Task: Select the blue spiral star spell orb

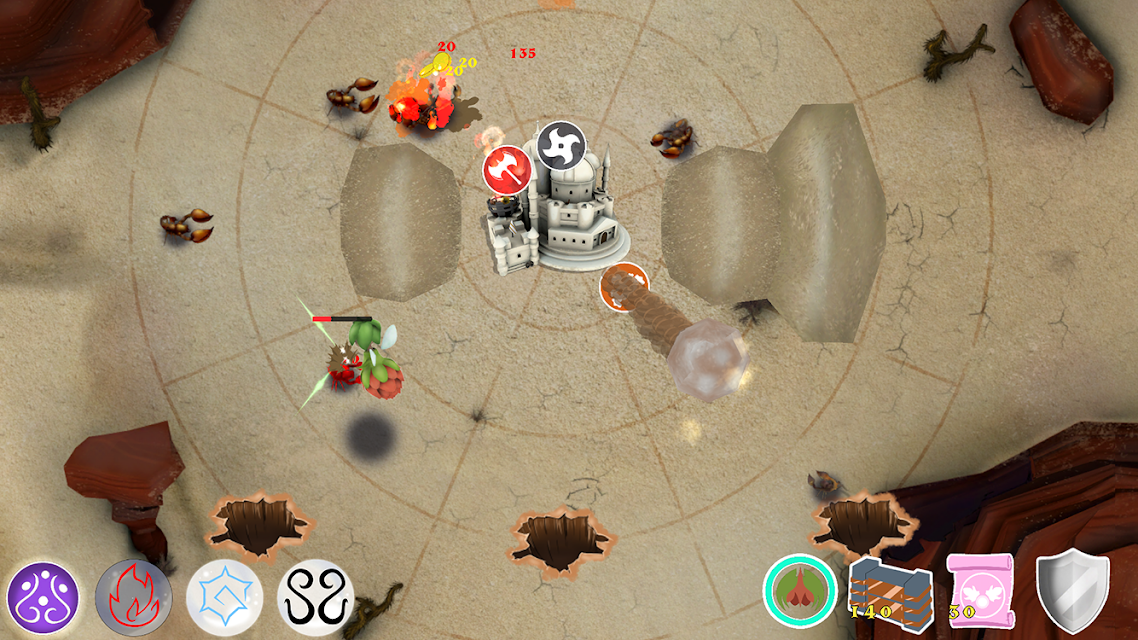Action: click(224, 597)
